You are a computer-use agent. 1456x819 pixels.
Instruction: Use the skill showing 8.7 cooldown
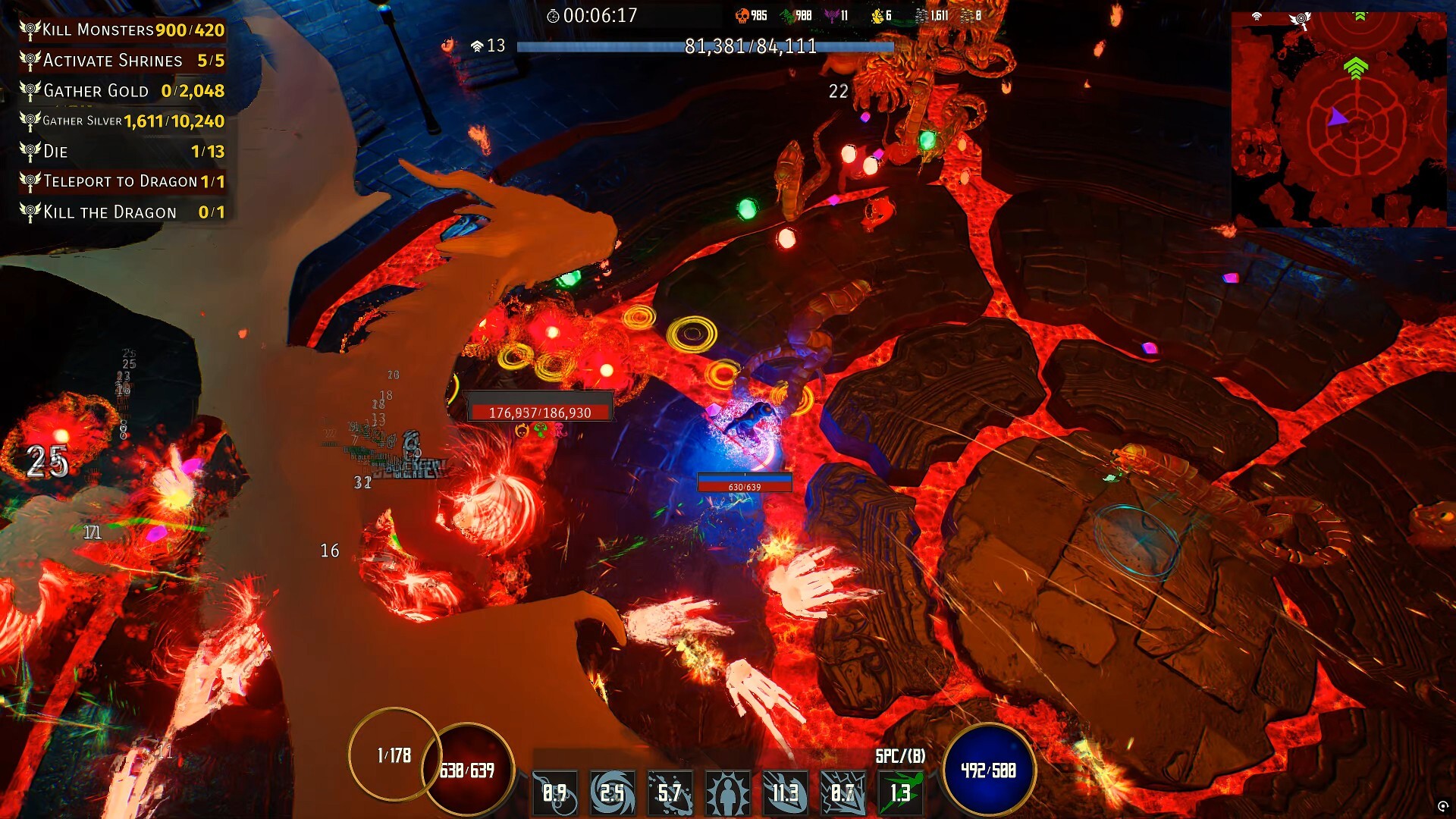843,793
